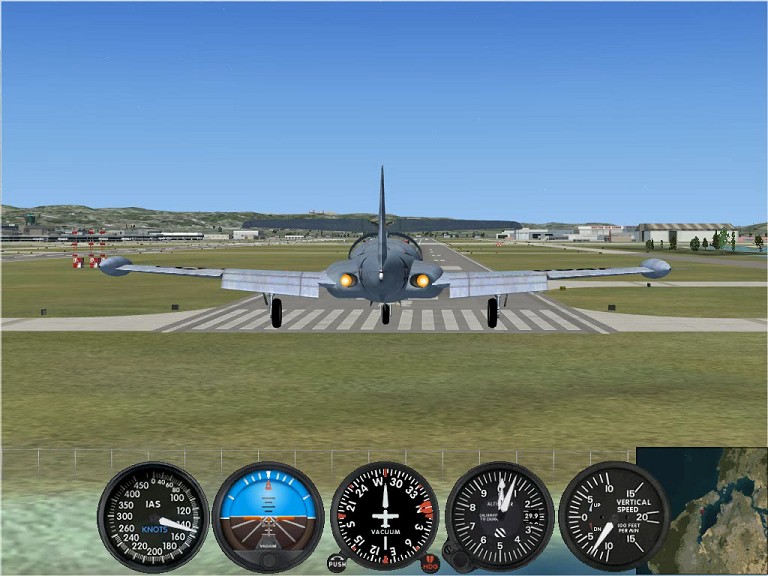Click the airspeed indicator gauge
The width and height of the screenshot is (768, 576).
pos(153,516)
